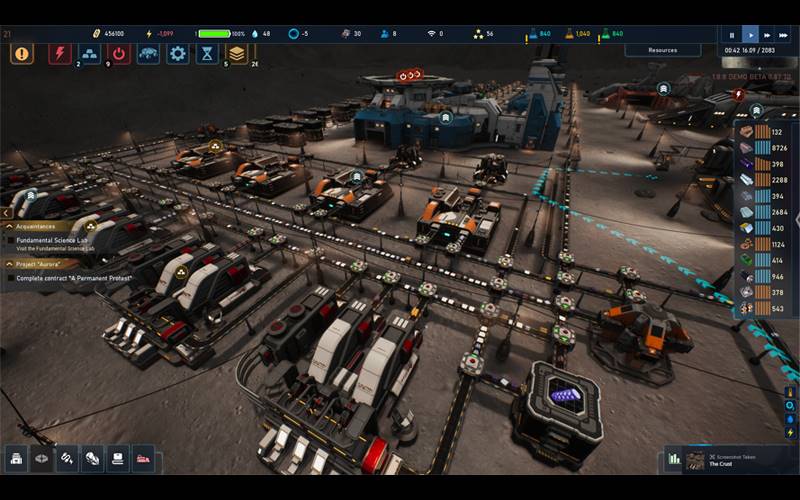800x500 pixels.
Task: Click the red power-off button icon
Action: 119,54
